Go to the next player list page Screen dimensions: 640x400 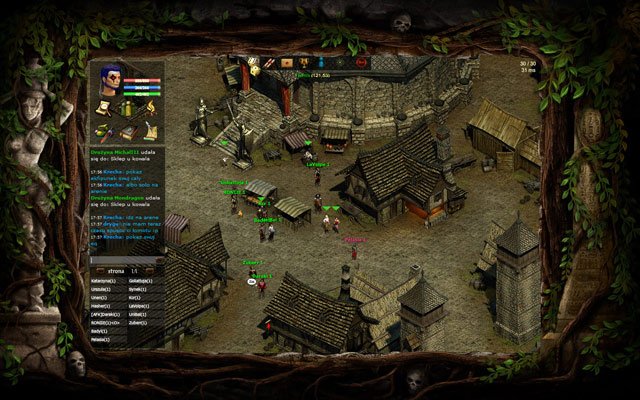(151, 271)
